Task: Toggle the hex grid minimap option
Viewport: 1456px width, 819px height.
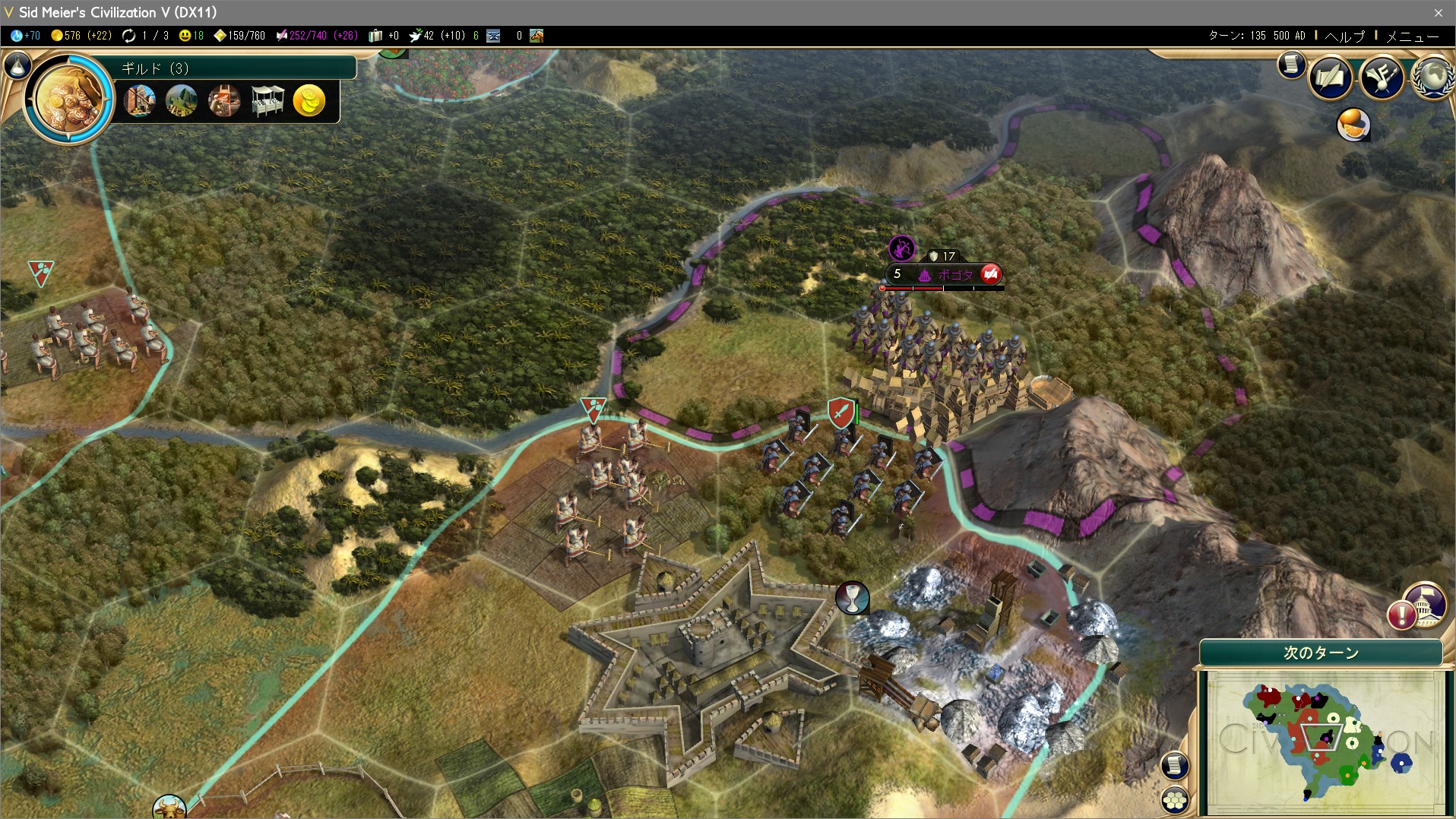Action: pos(1175,799)
